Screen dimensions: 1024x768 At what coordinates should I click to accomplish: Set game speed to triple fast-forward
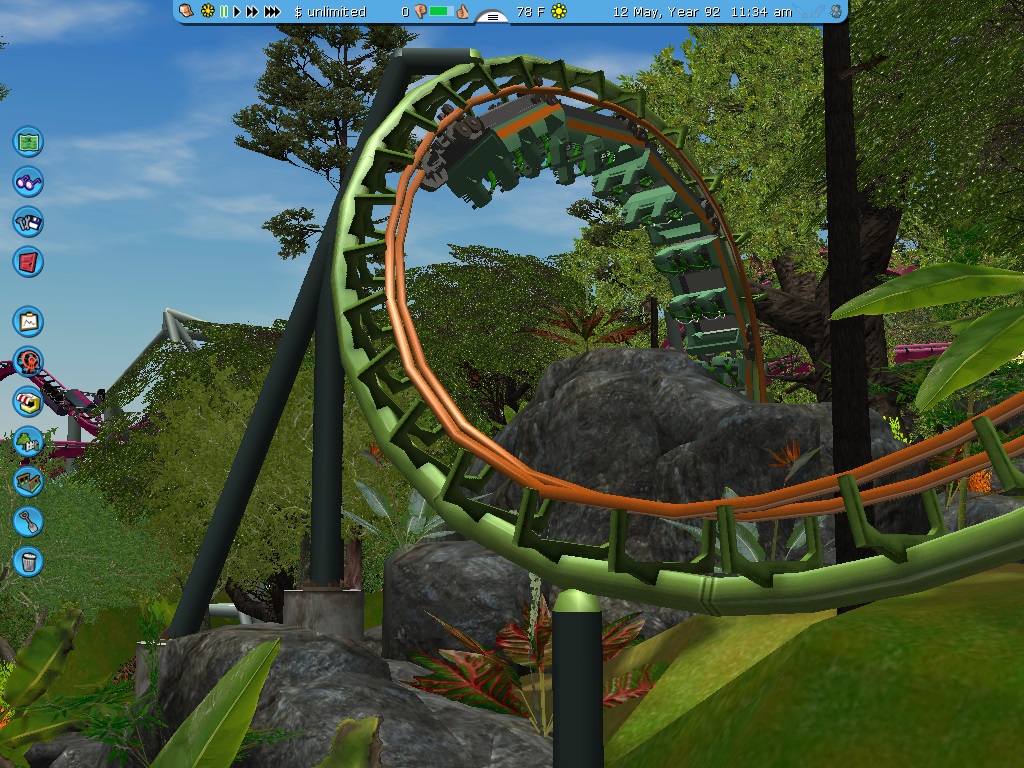tap(272, 12)
